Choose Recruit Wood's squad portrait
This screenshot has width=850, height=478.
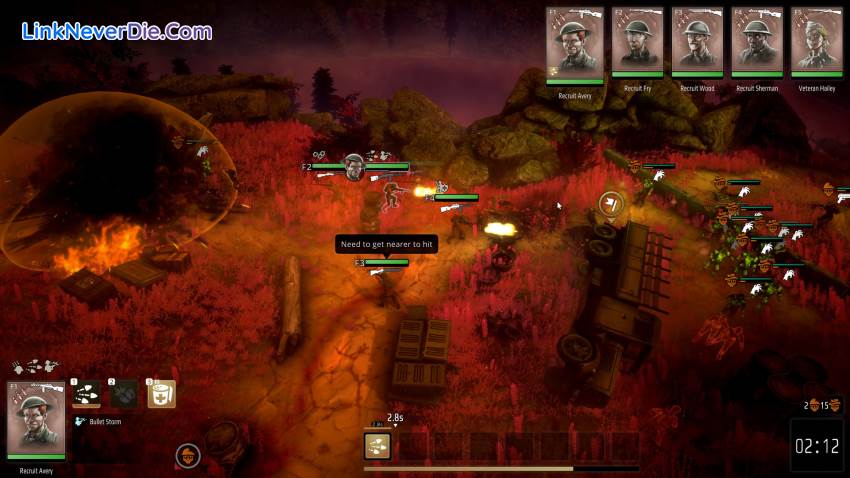pos(697,42)
